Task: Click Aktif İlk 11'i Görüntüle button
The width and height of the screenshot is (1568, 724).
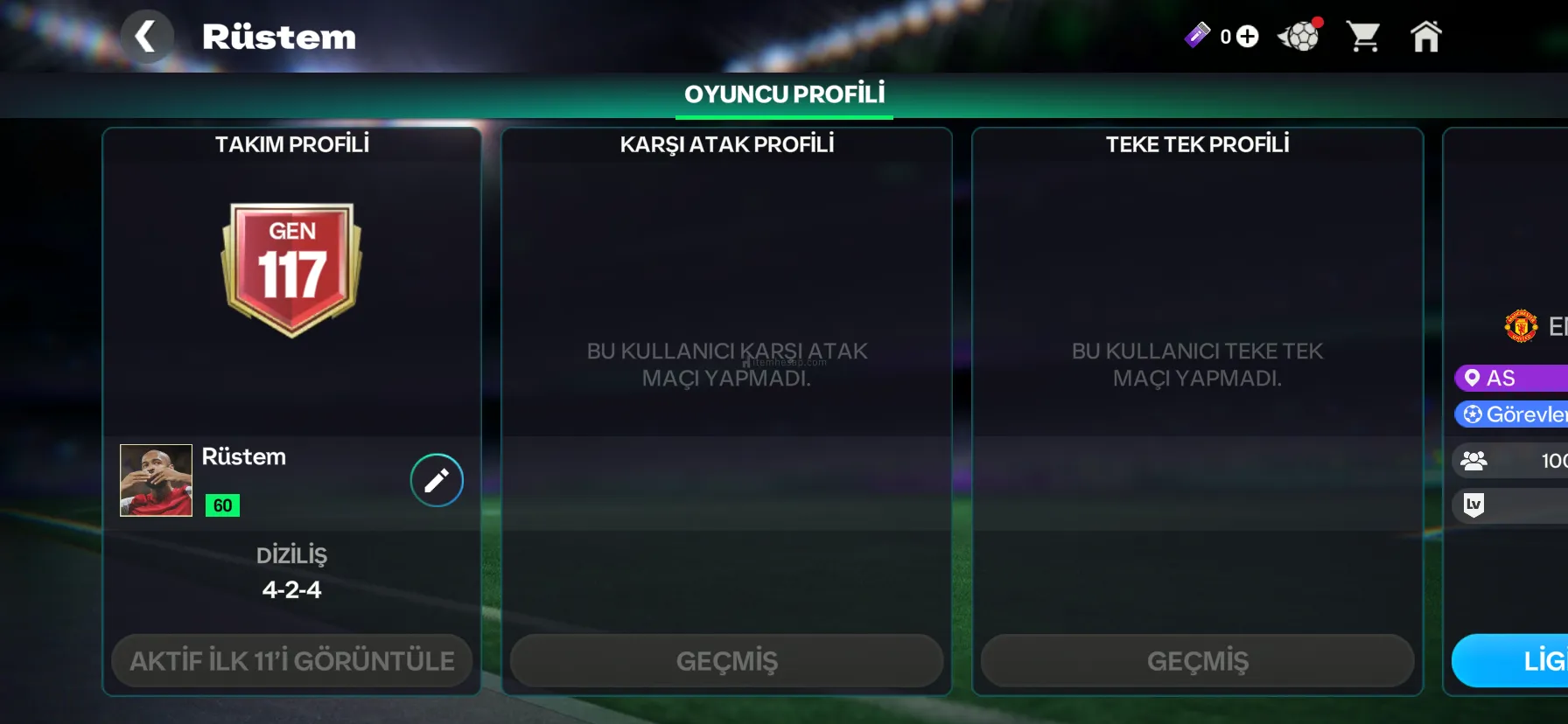Action: point(292,661)
